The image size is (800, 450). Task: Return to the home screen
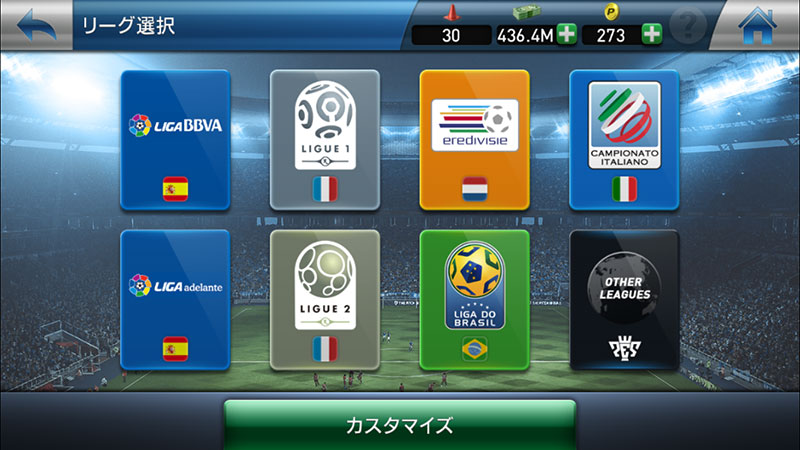(764, 25)
